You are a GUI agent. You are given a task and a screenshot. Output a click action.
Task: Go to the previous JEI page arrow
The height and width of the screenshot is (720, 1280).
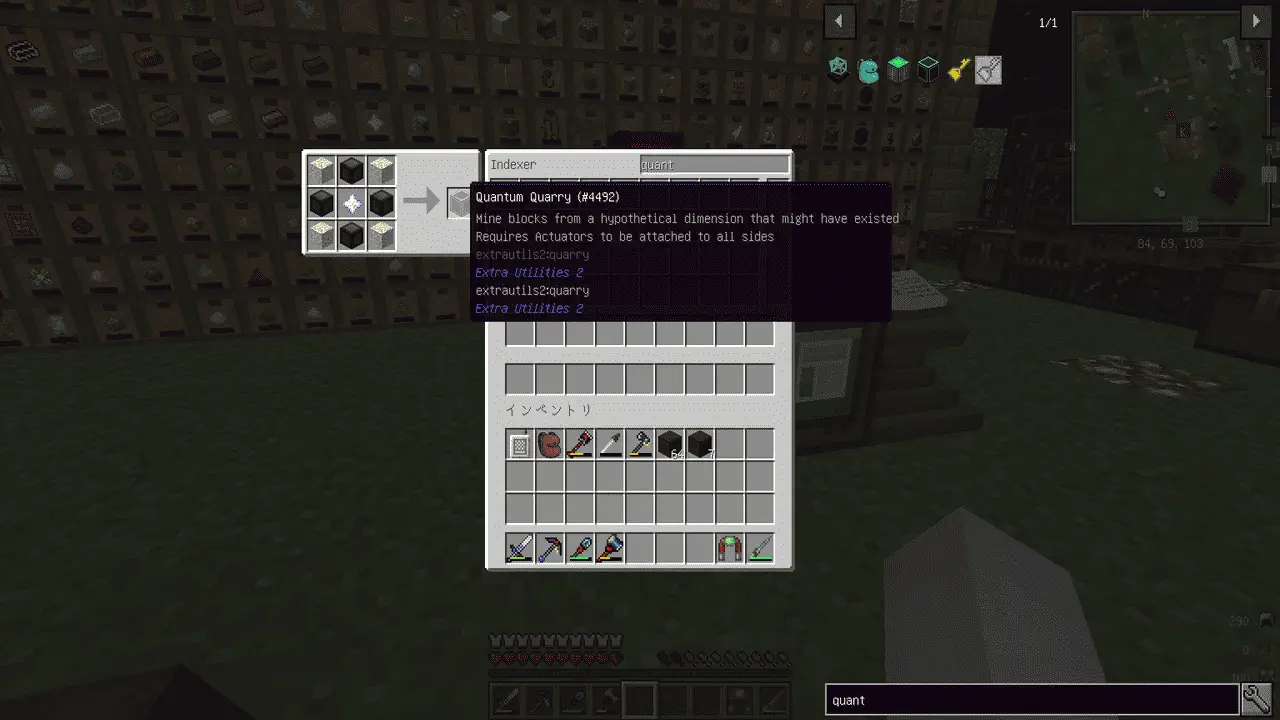tap(839, 21)
